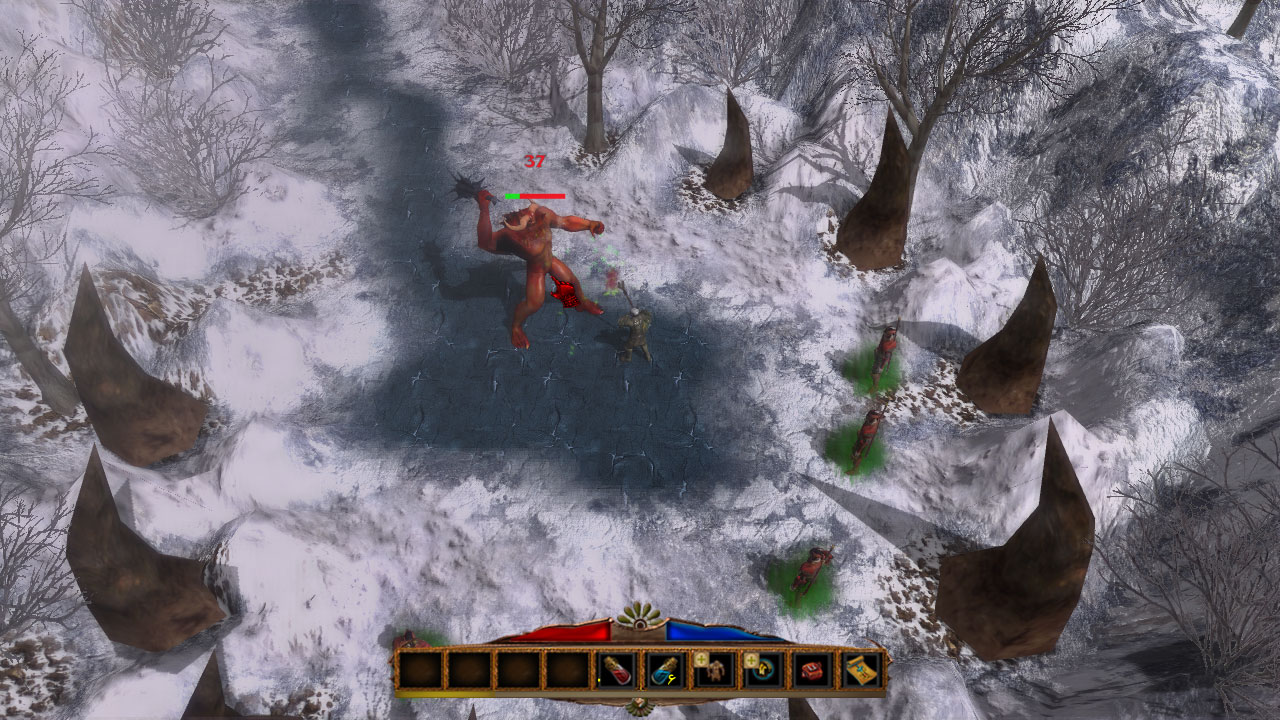
Task: Open the yellow scroll map
Action: (x=861, y=670)
